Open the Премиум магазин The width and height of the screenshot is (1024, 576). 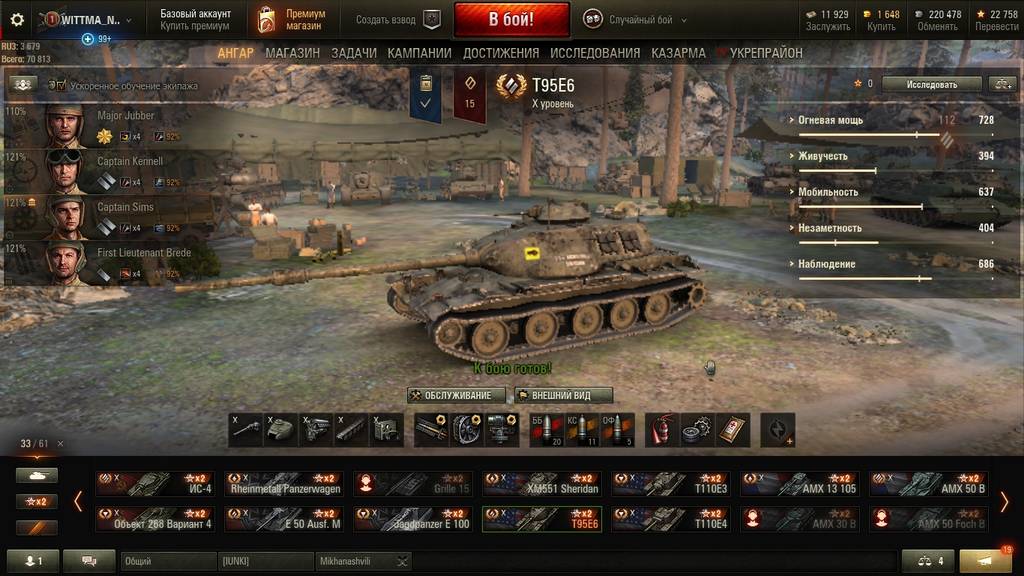294,19
